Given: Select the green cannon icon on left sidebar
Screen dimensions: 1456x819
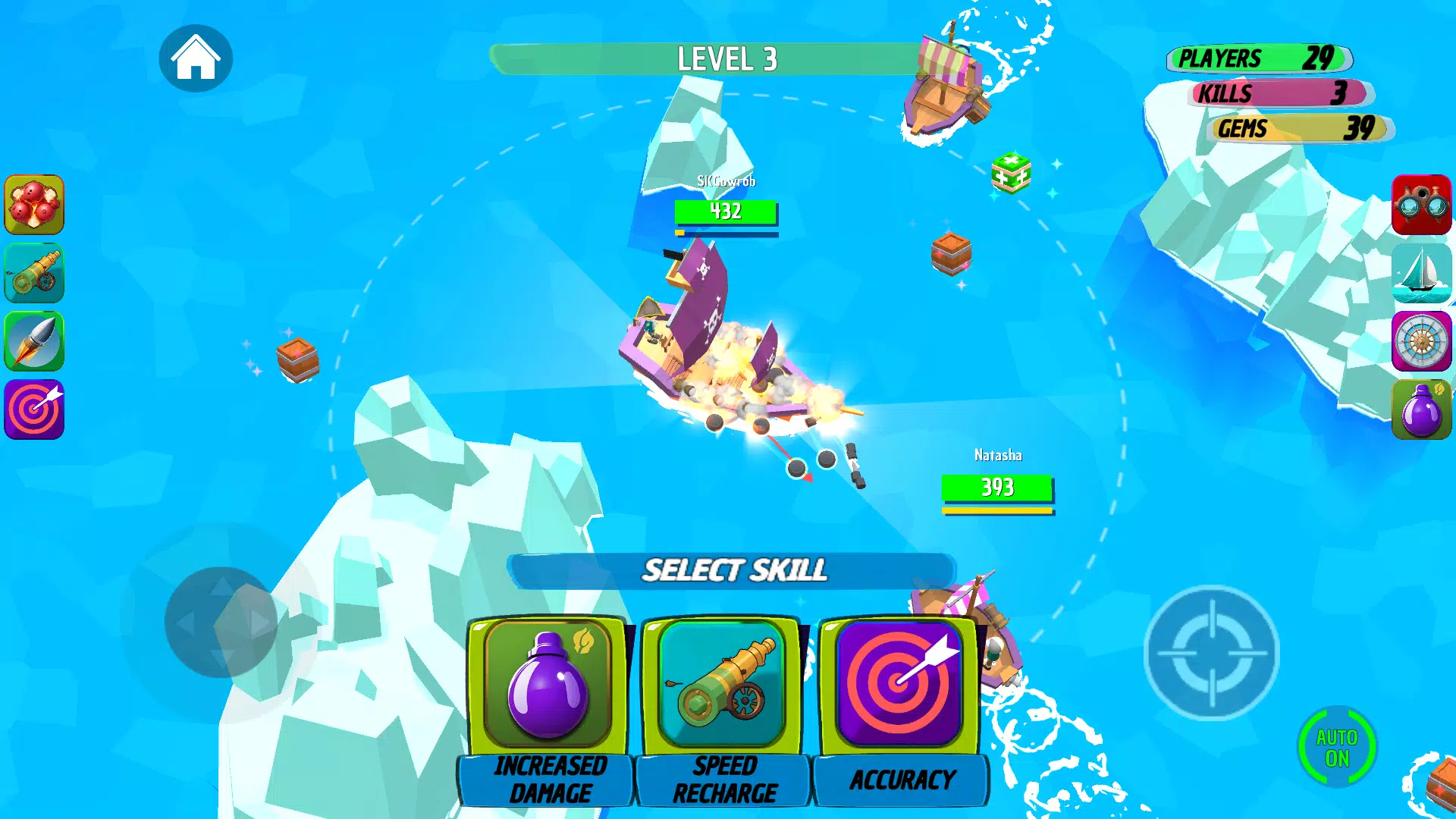Looking at the screenshot, I should coord(34,273).
